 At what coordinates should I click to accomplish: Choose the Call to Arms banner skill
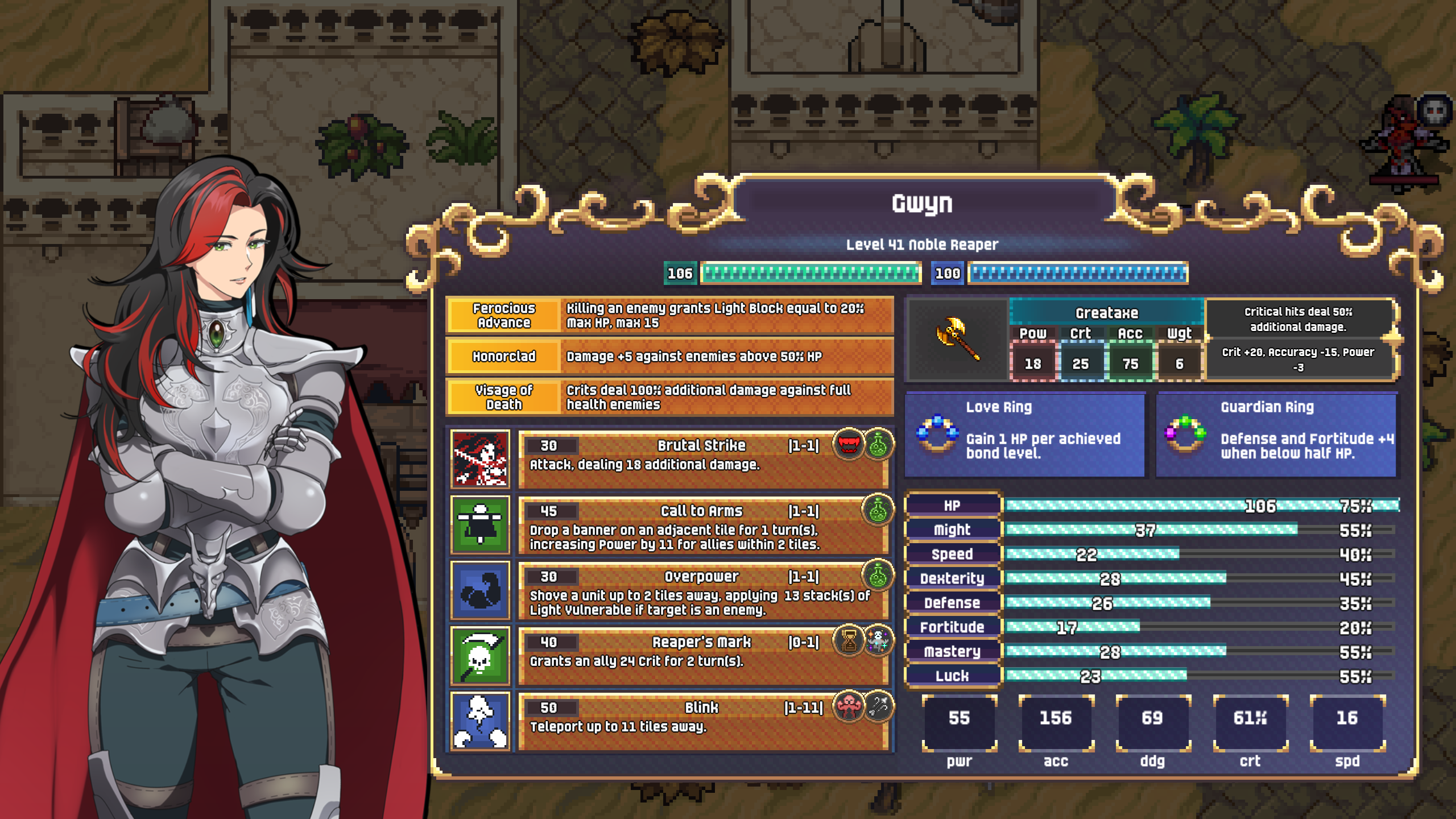480,524
